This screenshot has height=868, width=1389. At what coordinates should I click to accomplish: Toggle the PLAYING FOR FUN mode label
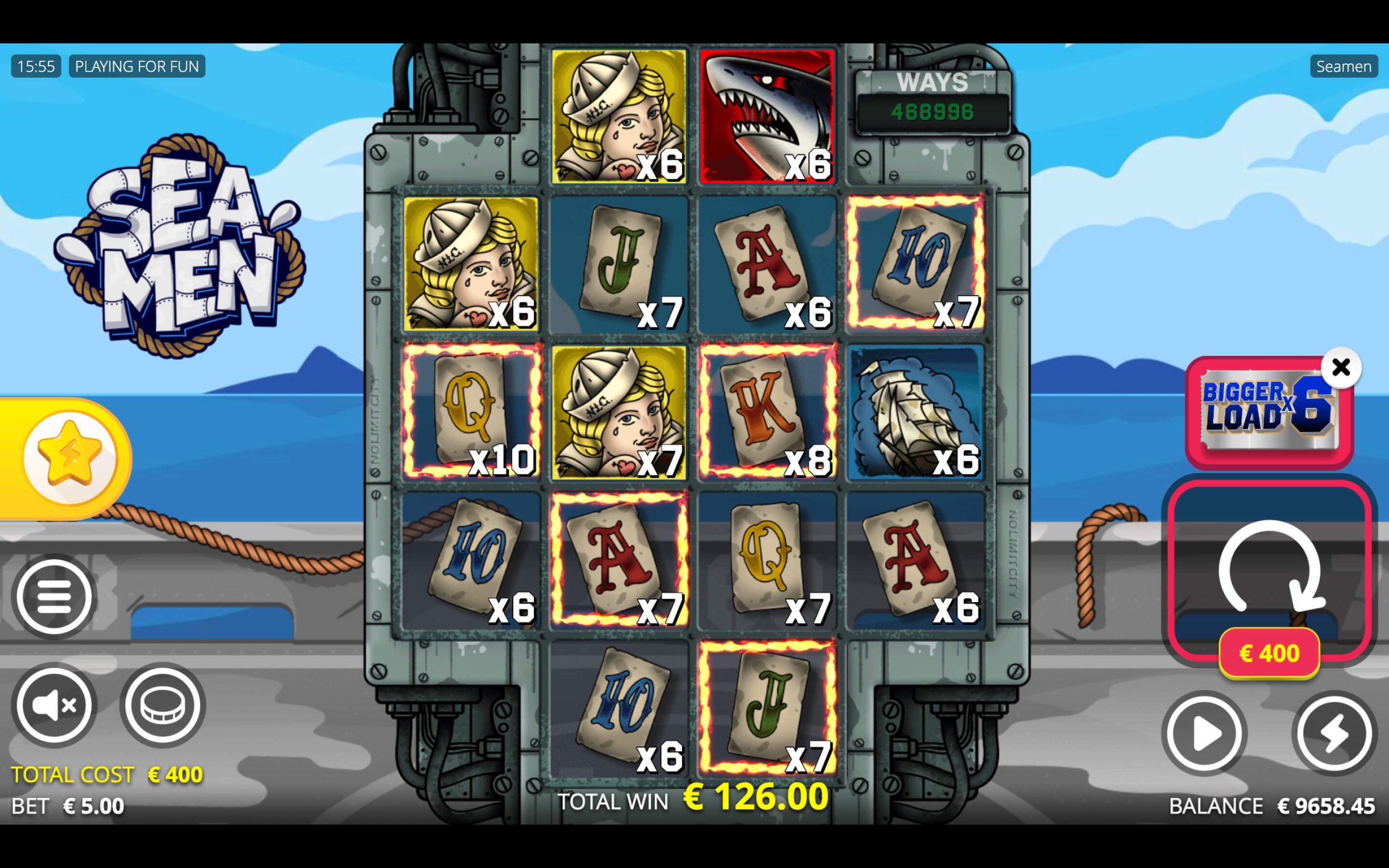point(136,66)
